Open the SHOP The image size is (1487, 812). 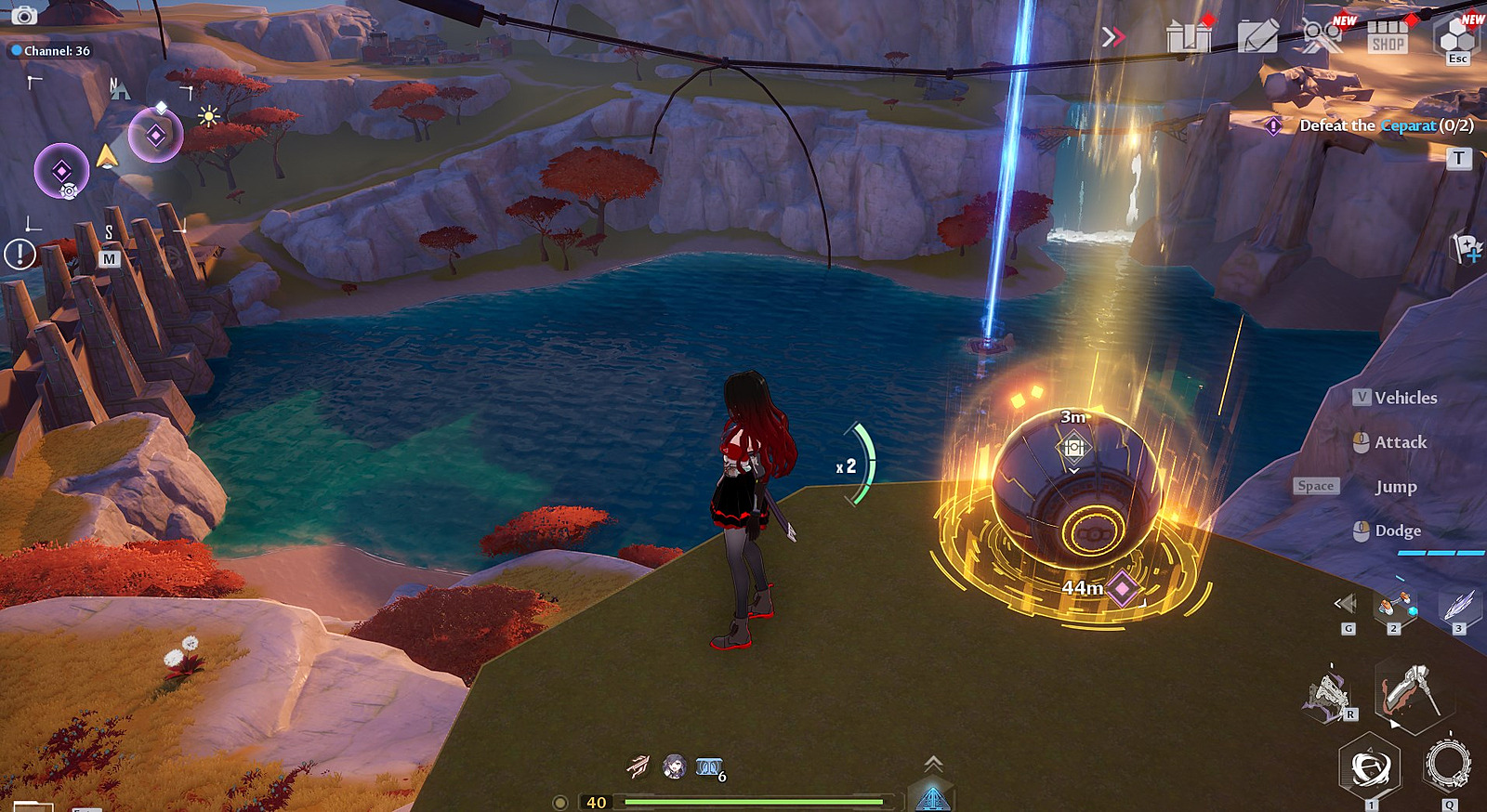(1388, 37)
